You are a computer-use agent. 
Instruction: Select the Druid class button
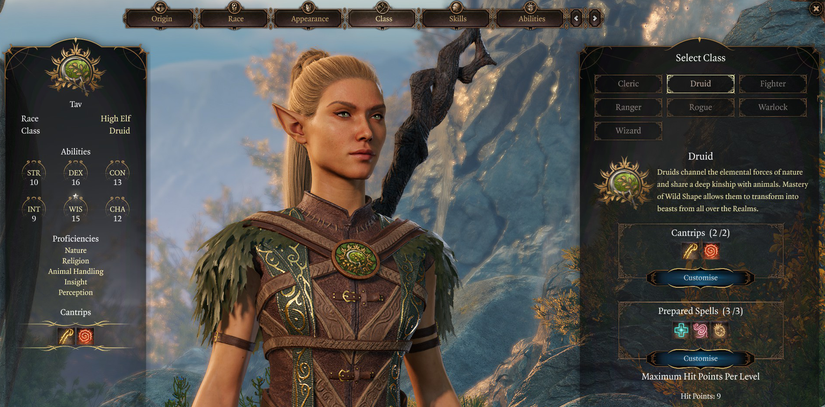point(700,84)
